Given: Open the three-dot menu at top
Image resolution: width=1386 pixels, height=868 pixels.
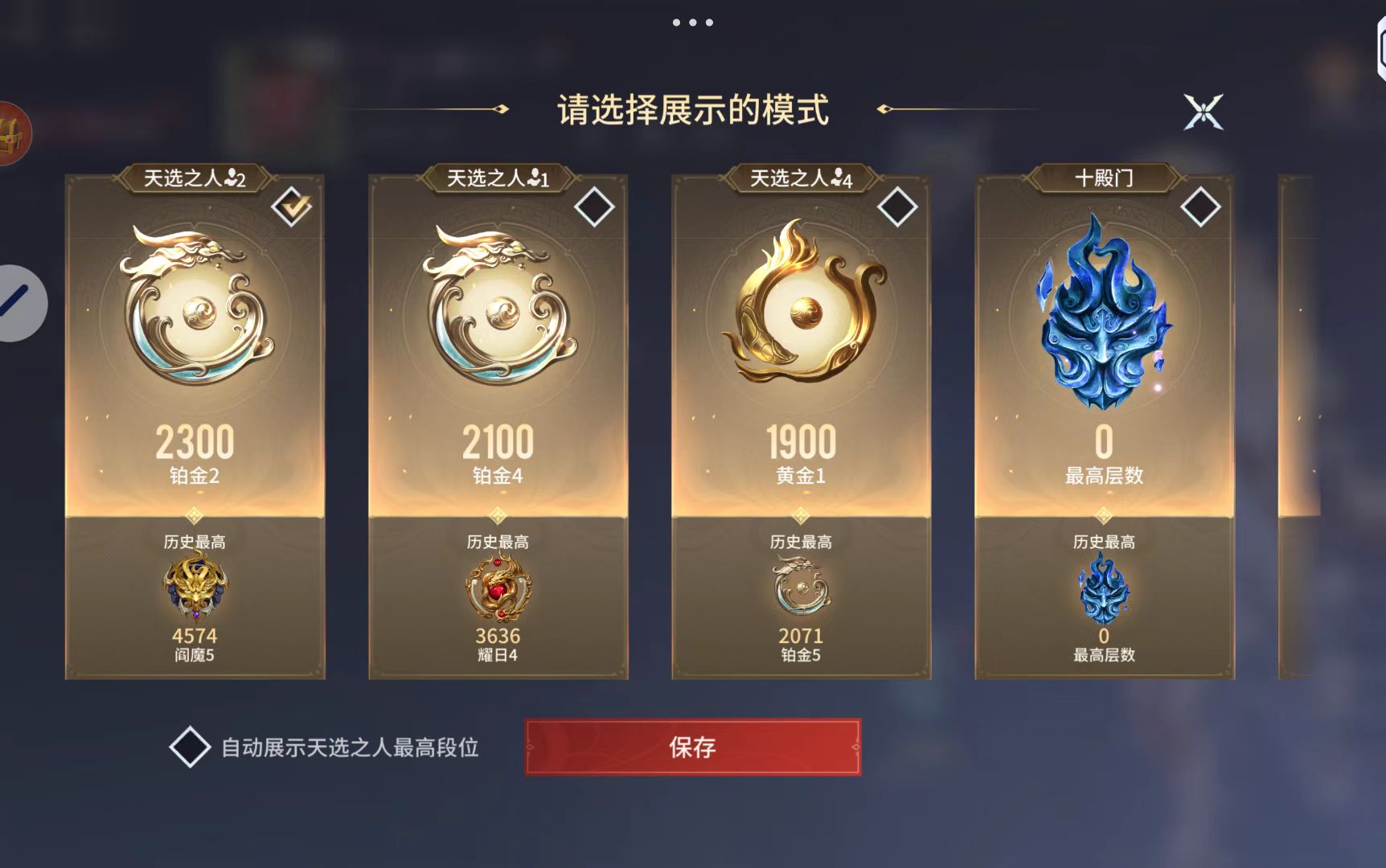Looking at the screenshot, I should pos(692,23).
